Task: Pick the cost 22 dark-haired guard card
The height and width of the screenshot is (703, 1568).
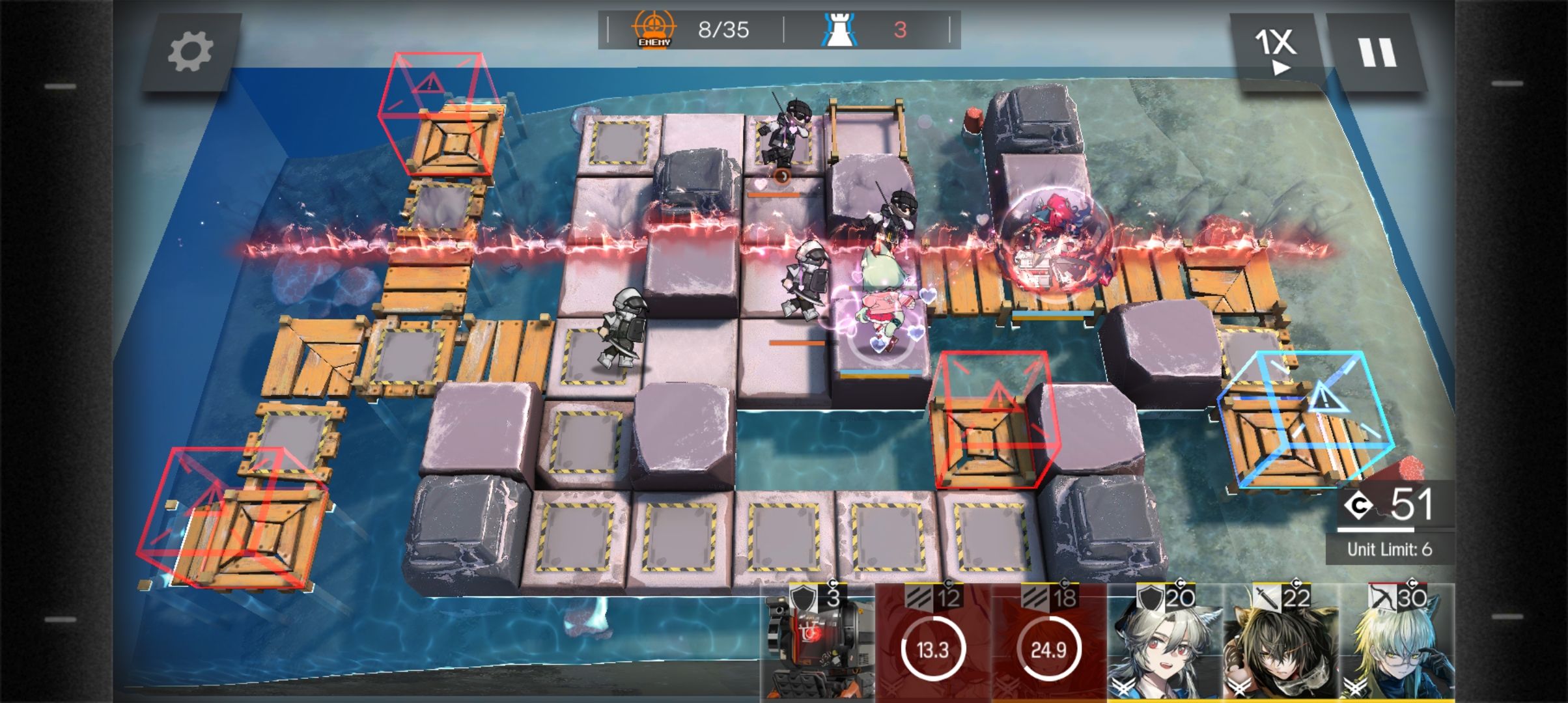Action: pos(1280,641)
